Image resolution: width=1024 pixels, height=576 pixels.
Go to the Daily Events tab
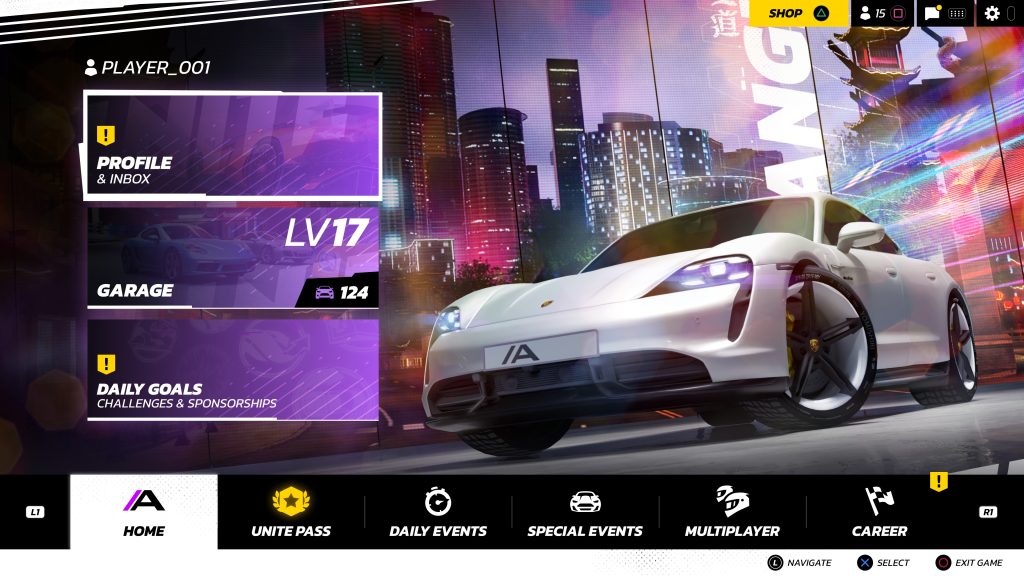(438, 511)
